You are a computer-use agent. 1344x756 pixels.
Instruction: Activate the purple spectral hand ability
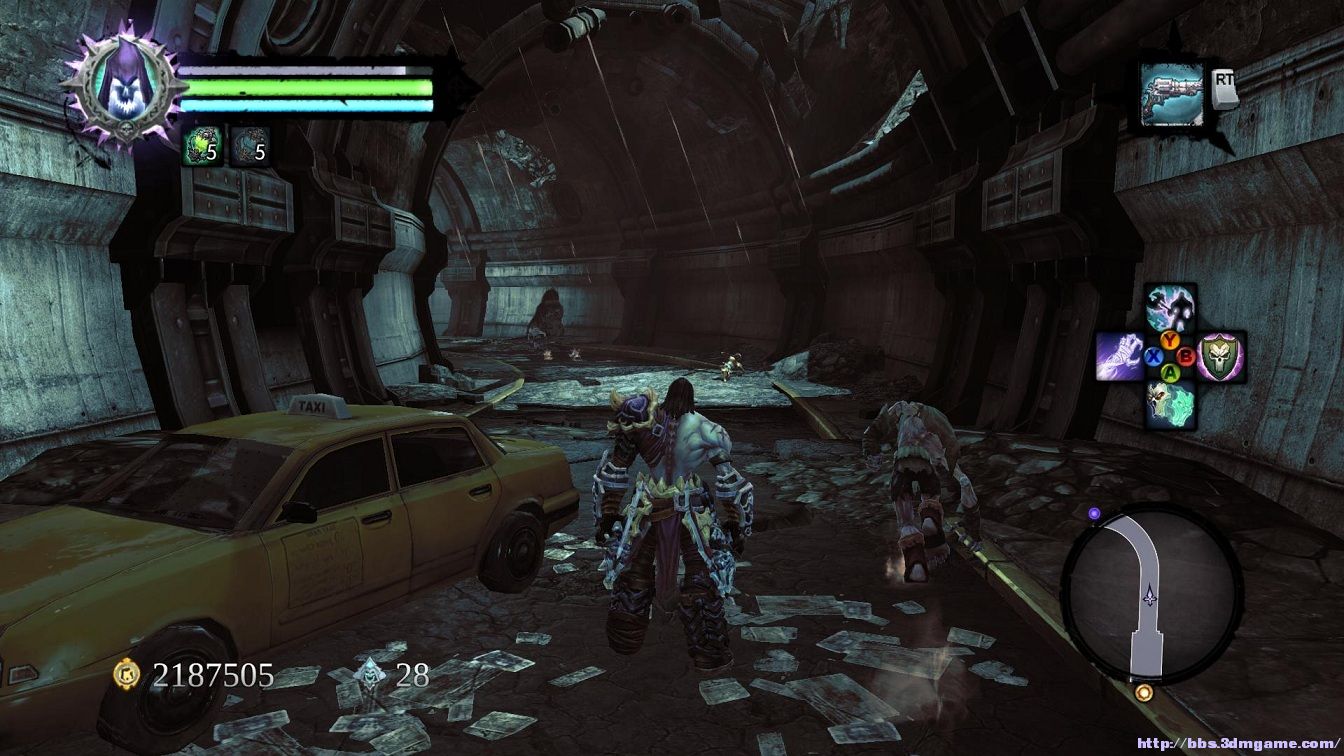(1119, 356)
